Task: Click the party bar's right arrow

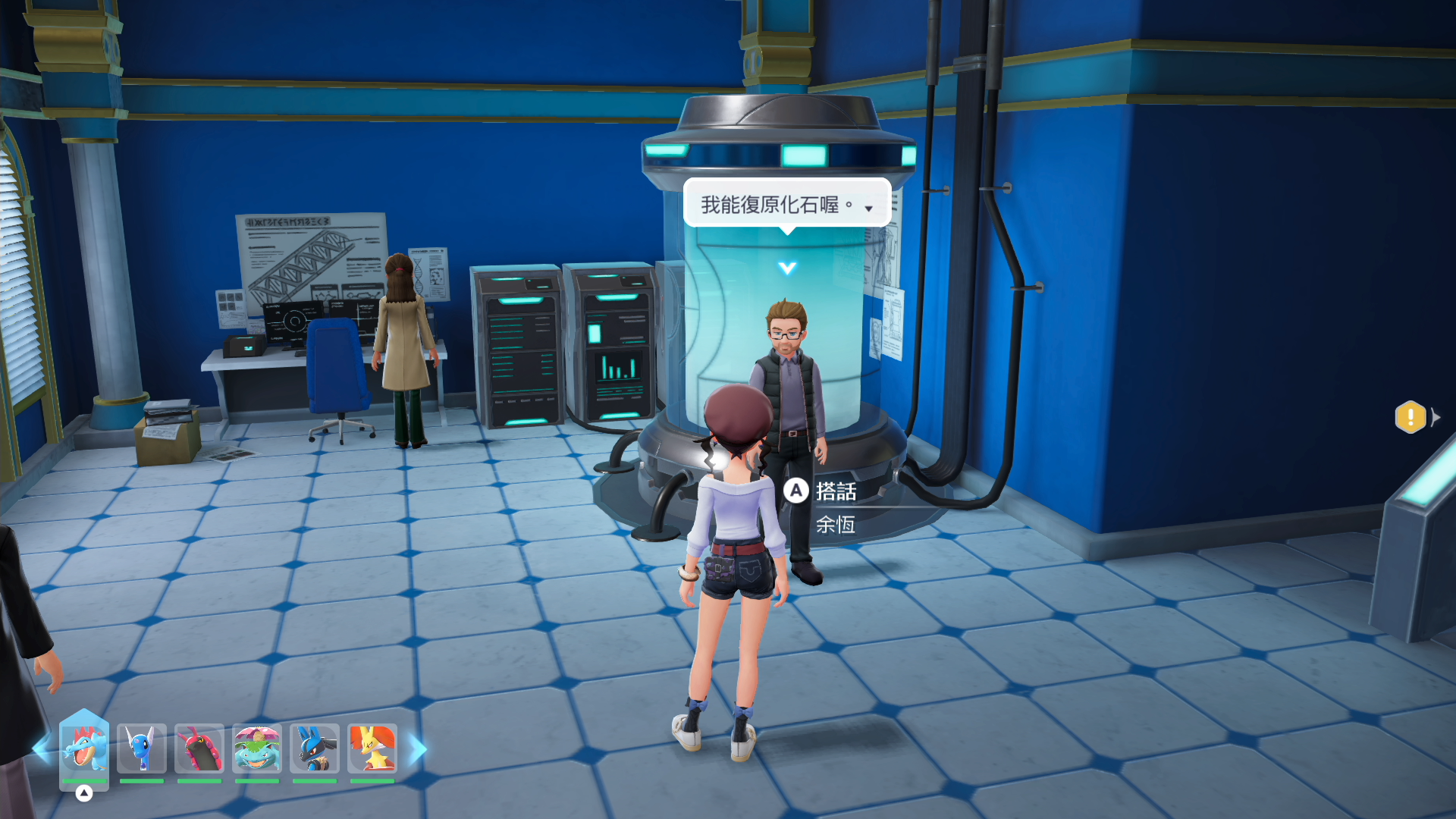Action: 419,748
